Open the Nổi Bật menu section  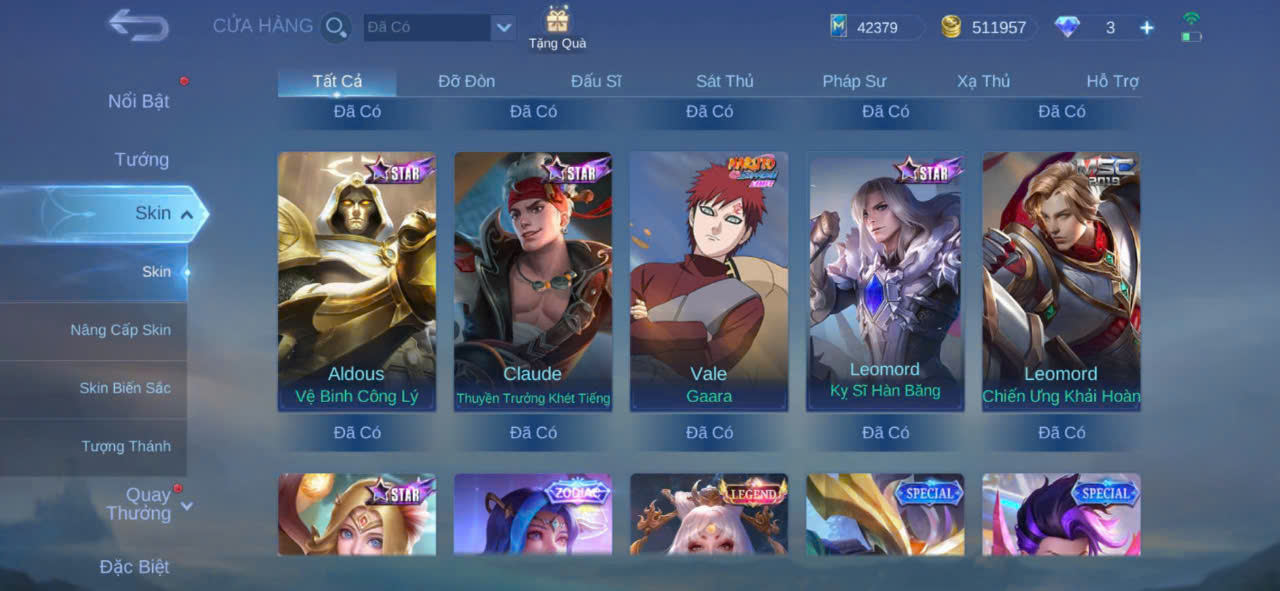point(138,101)
